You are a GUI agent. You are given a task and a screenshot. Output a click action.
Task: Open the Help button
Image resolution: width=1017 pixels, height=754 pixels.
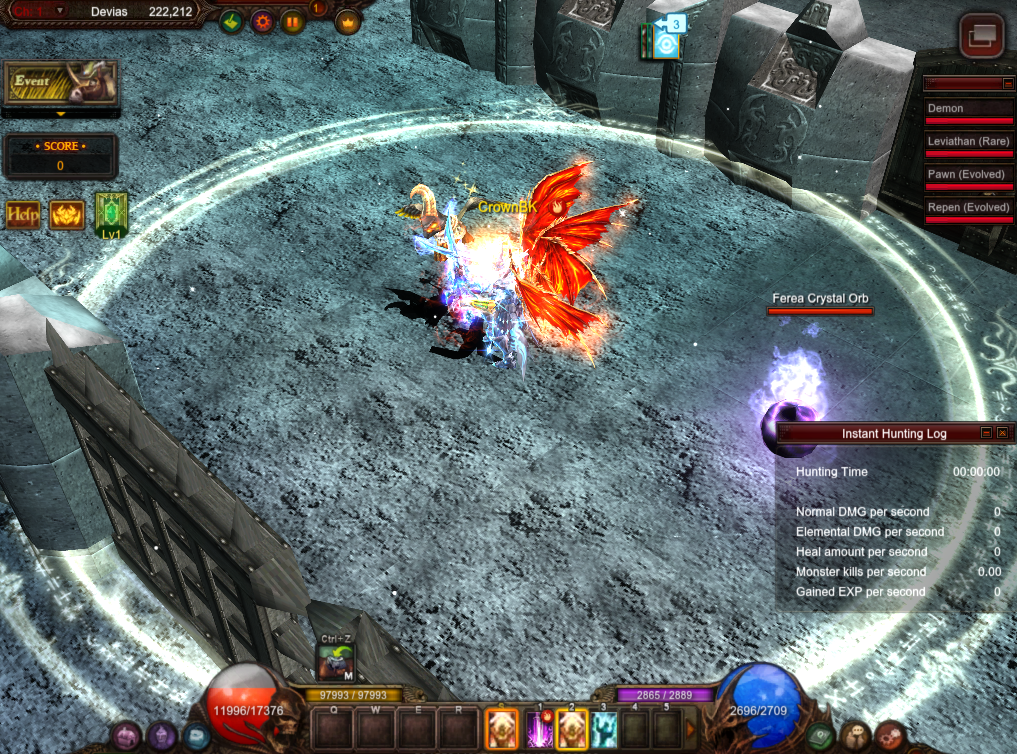point(23,214)
